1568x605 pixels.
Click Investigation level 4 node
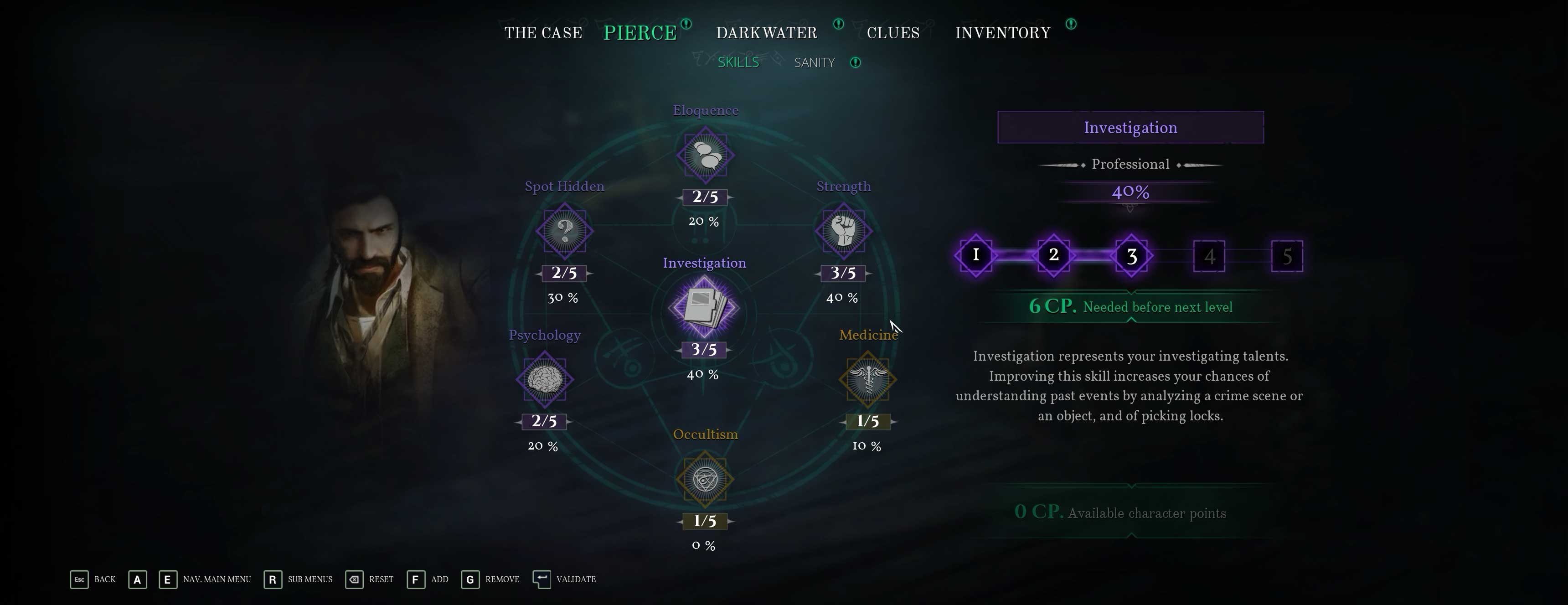(x=1209, y=256)
